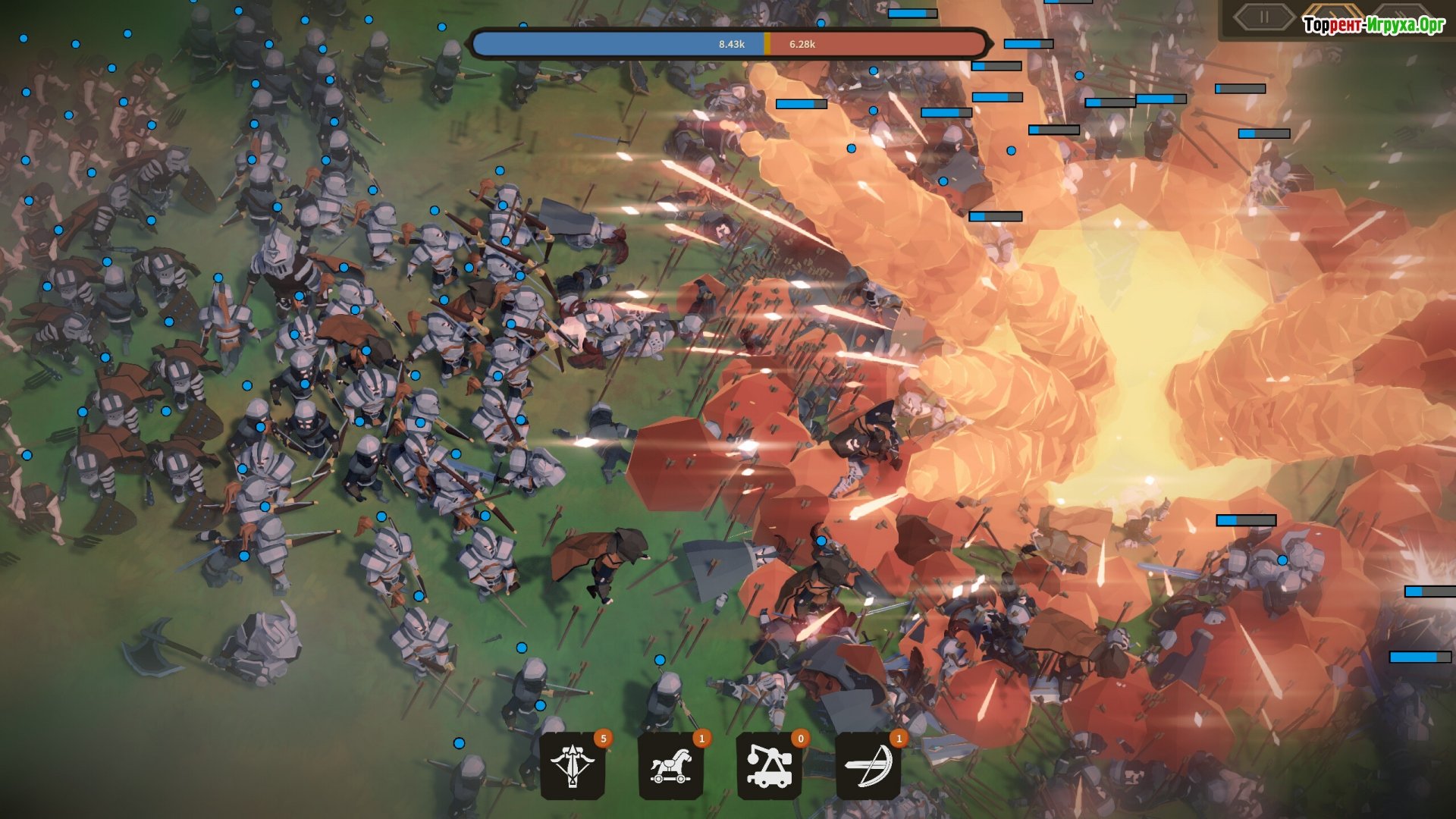Image resolution: width=1456 pixels, height=819 pixels.
Task: Activate the bow and arrow volley
Action: tap(868, 764)
